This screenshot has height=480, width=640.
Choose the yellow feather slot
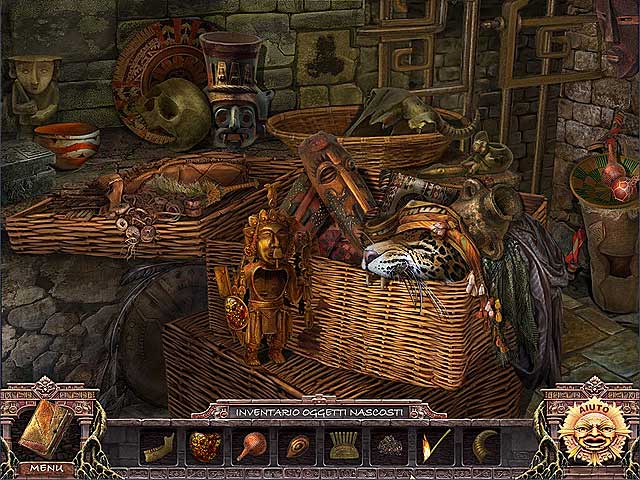436,446
